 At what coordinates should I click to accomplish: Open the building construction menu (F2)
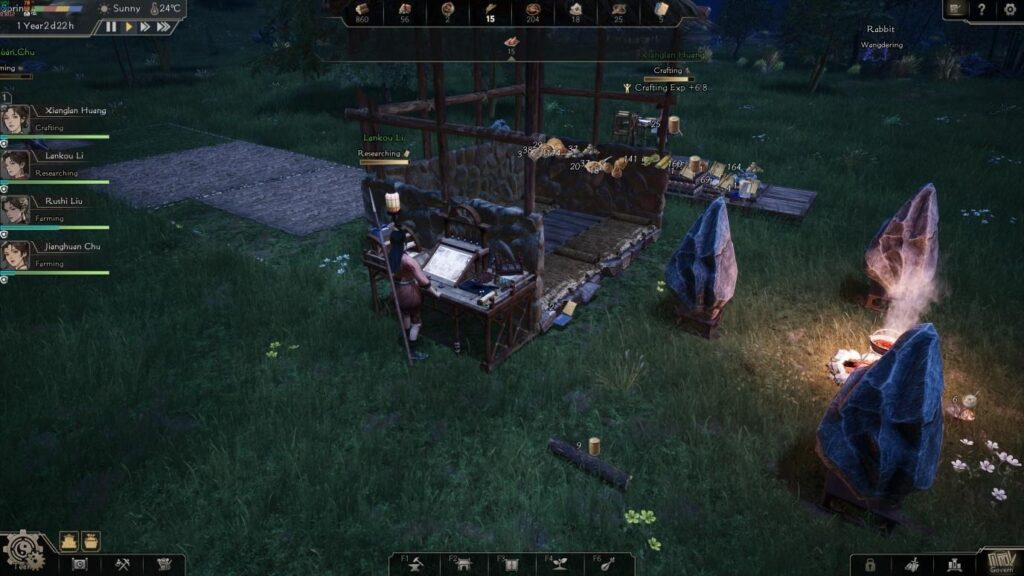coord(463,565)
